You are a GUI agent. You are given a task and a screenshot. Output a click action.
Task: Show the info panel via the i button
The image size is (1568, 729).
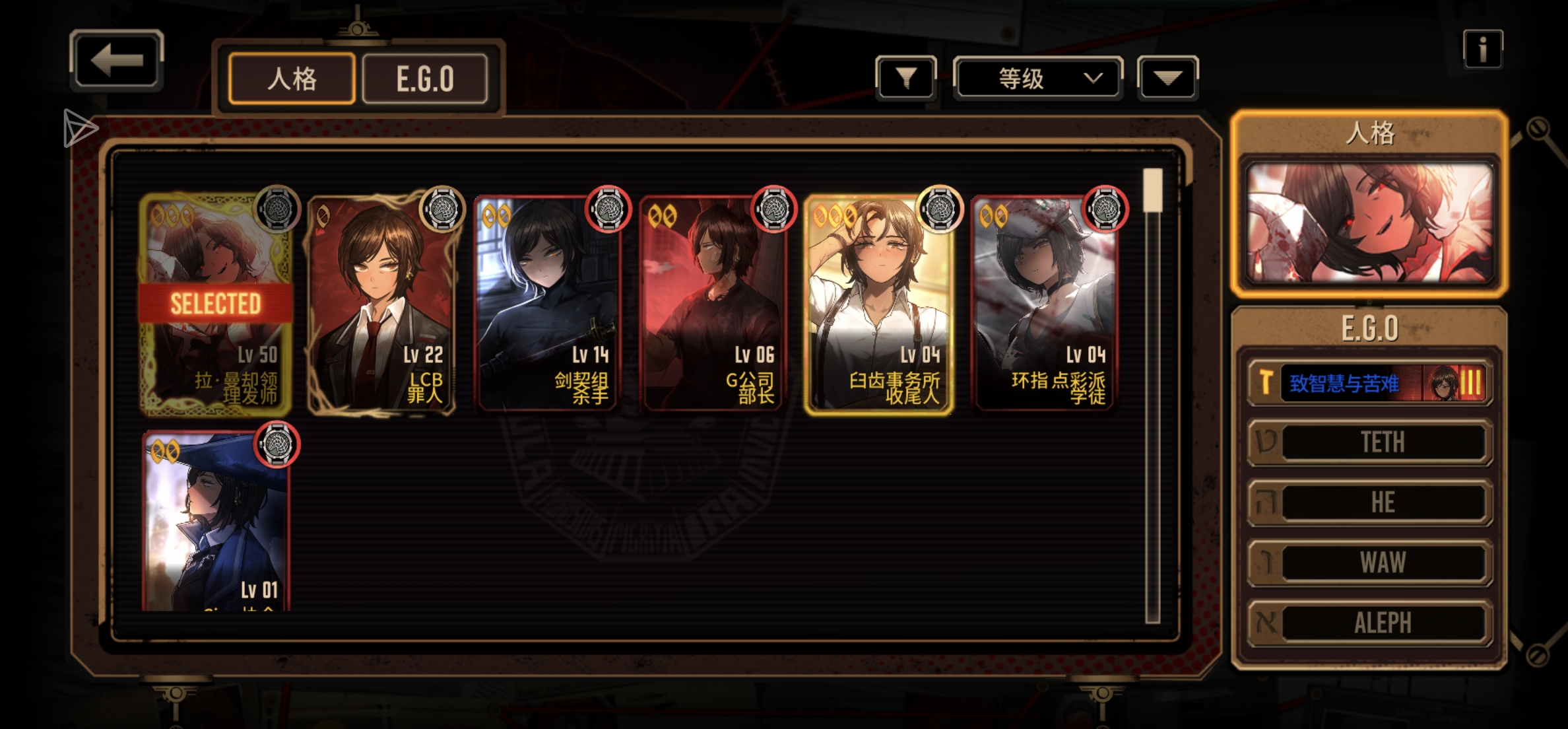click(x=1482, y=49)
